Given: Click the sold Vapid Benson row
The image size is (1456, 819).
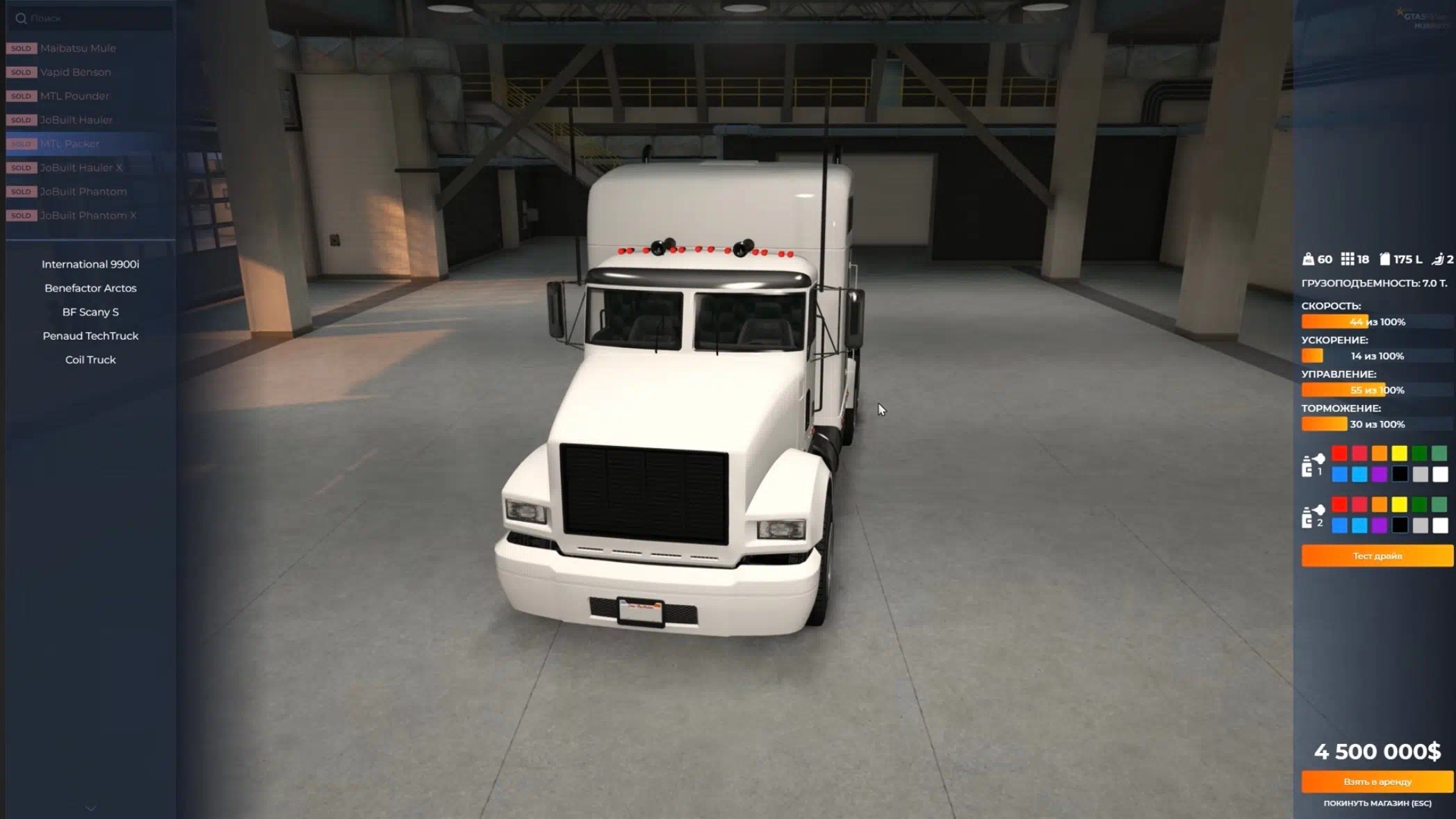Looking at the screenshot, I should (75, 72).
